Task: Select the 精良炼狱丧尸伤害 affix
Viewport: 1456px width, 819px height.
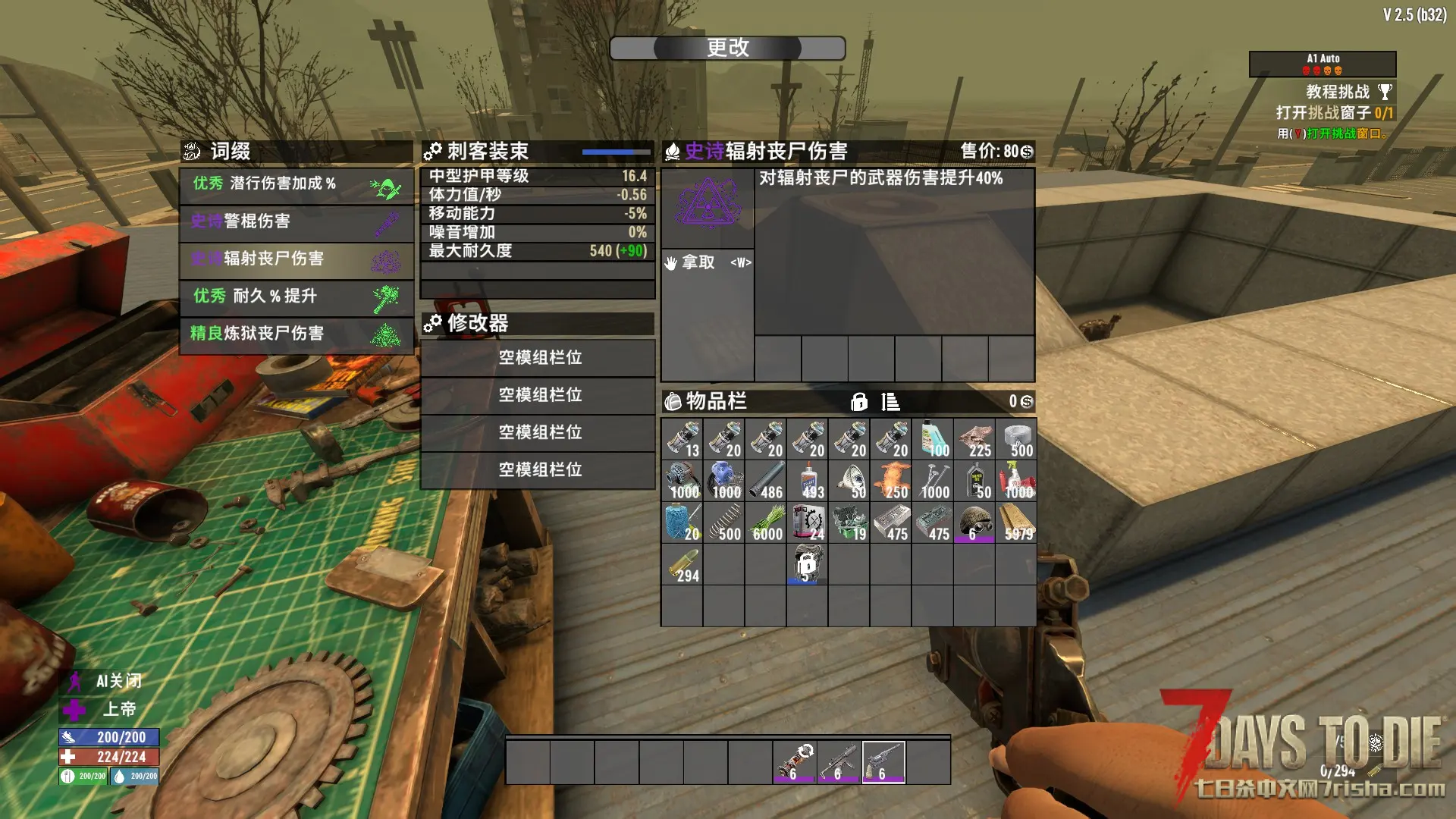Action: (x=297, y=334)
